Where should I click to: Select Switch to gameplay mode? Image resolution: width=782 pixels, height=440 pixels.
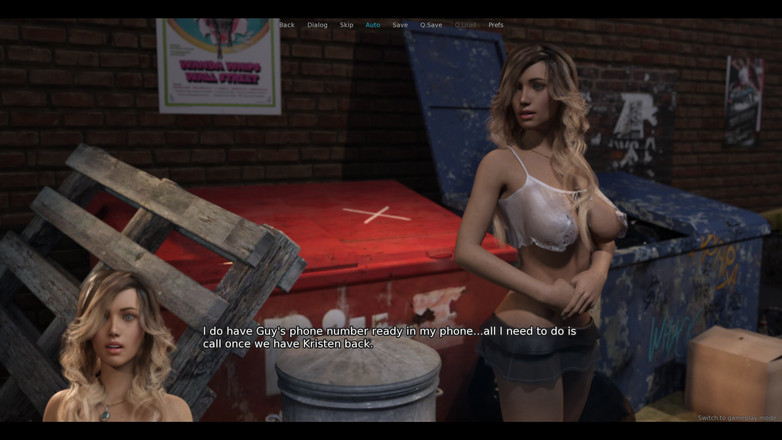[738, 418]
